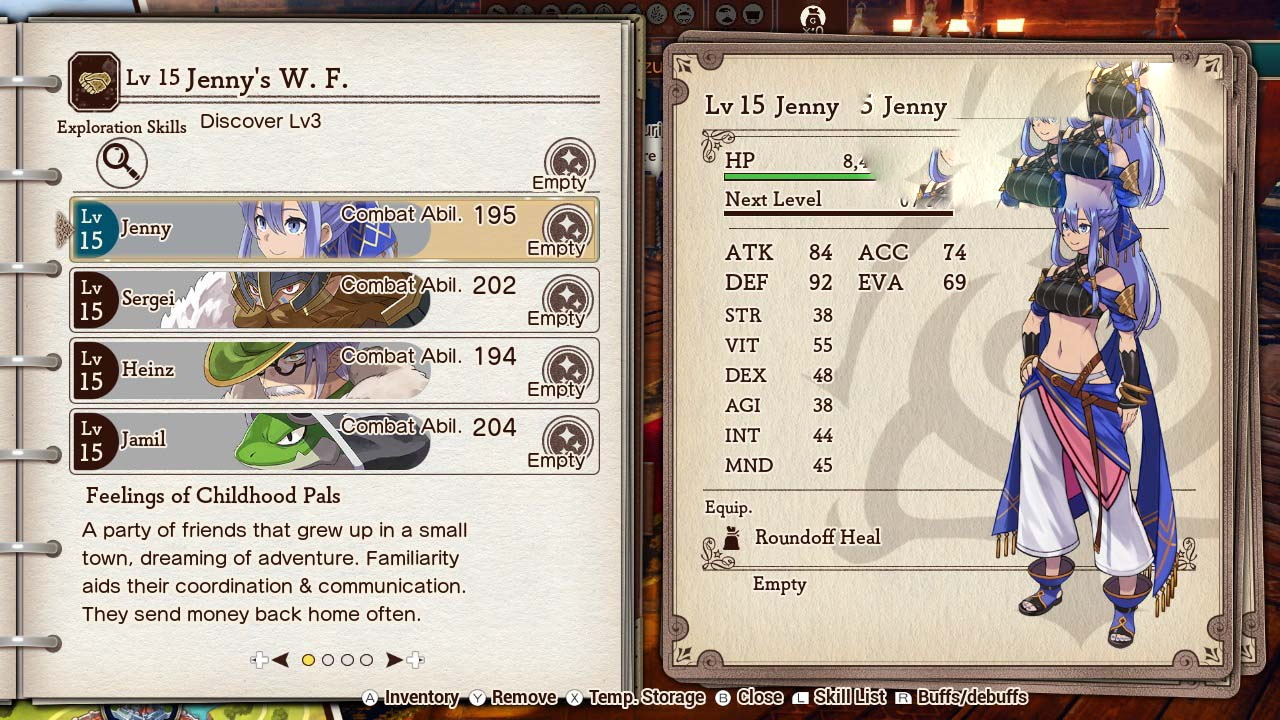Show the Skill List
The width and height of the screenshot is (1280, 720).
point(840,698)
